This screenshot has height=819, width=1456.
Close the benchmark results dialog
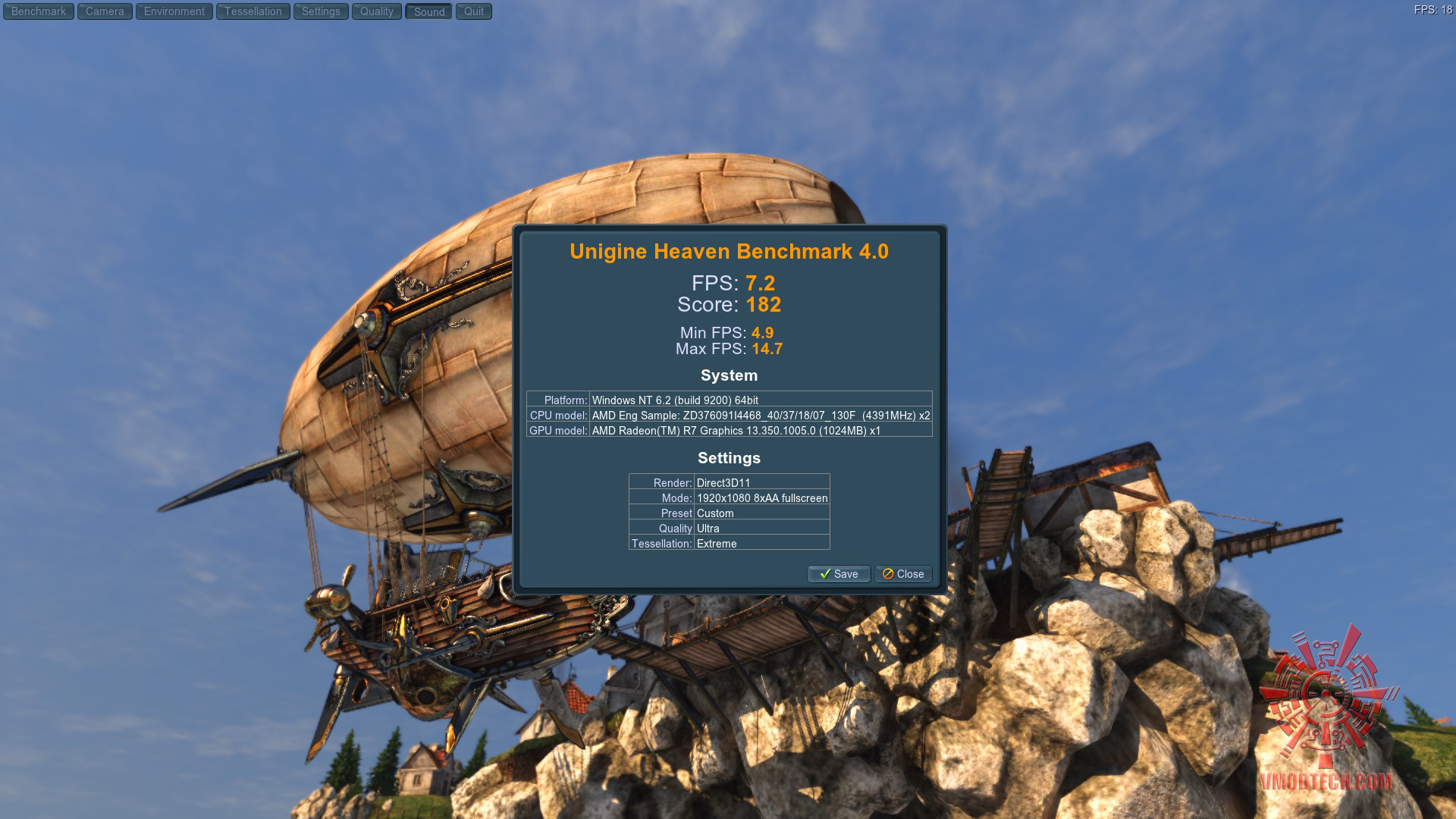point(903,574)
